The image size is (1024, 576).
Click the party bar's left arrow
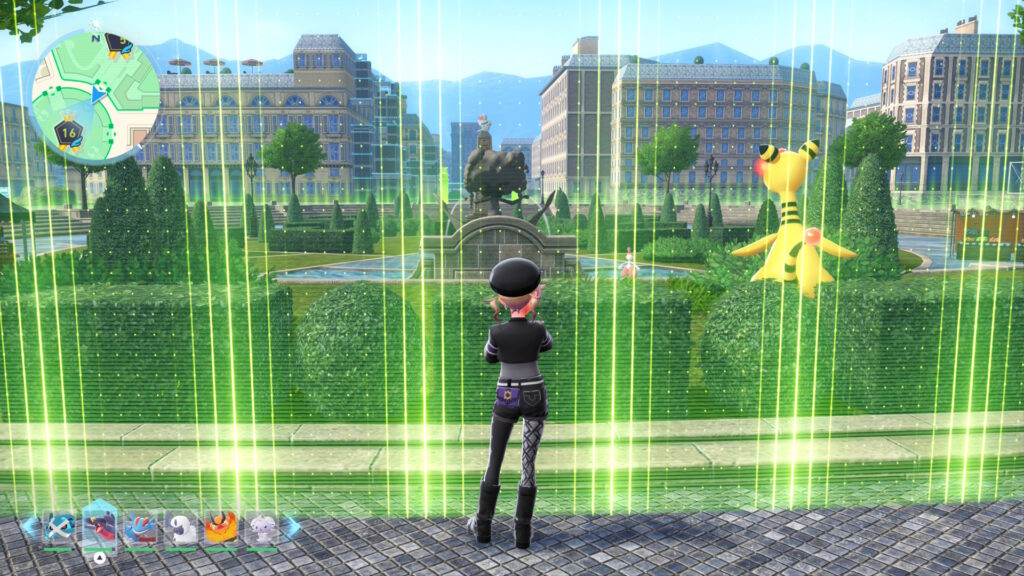[30, 527]
